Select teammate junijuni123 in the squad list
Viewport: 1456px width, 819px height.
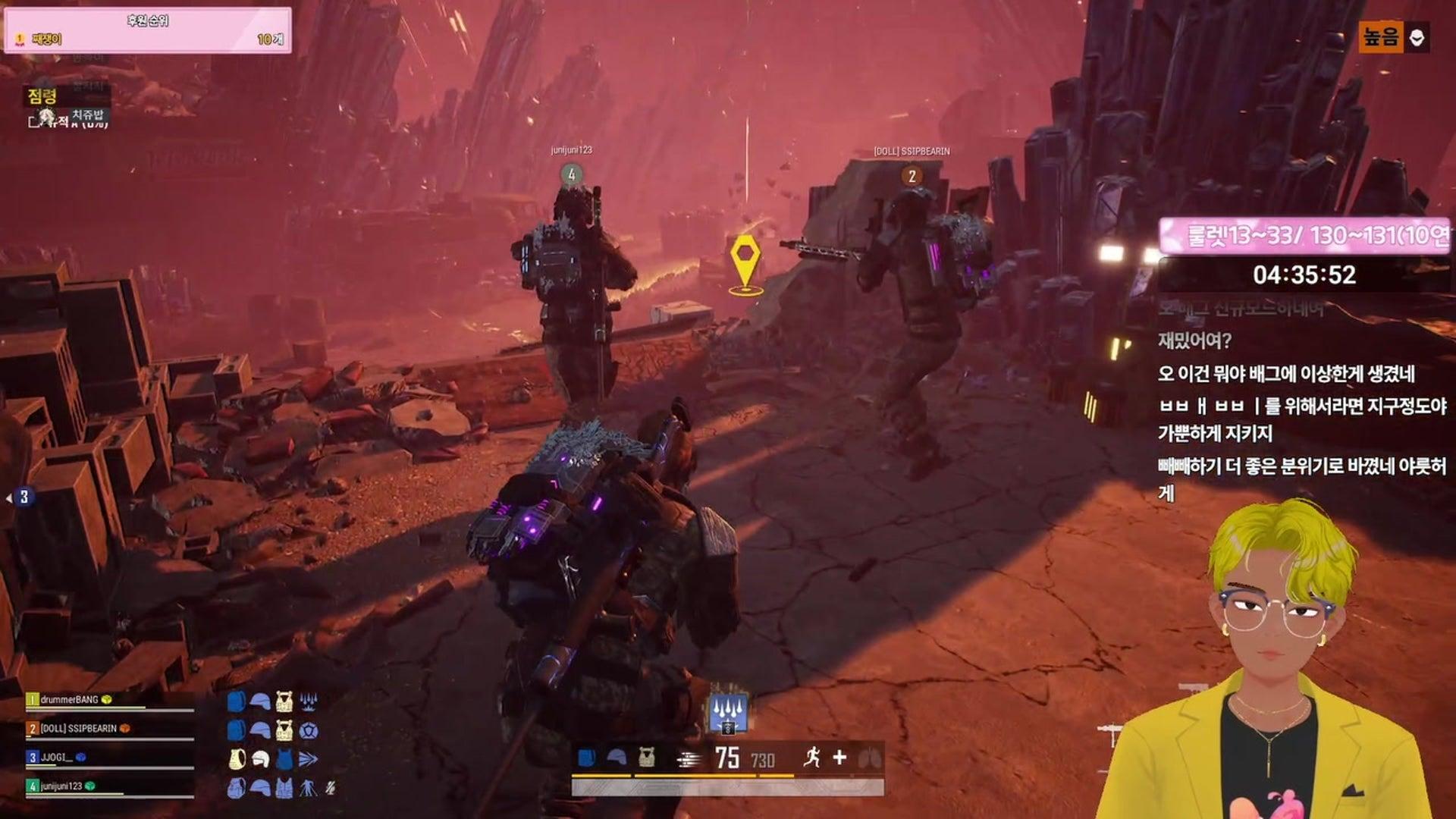click(61, 786)
